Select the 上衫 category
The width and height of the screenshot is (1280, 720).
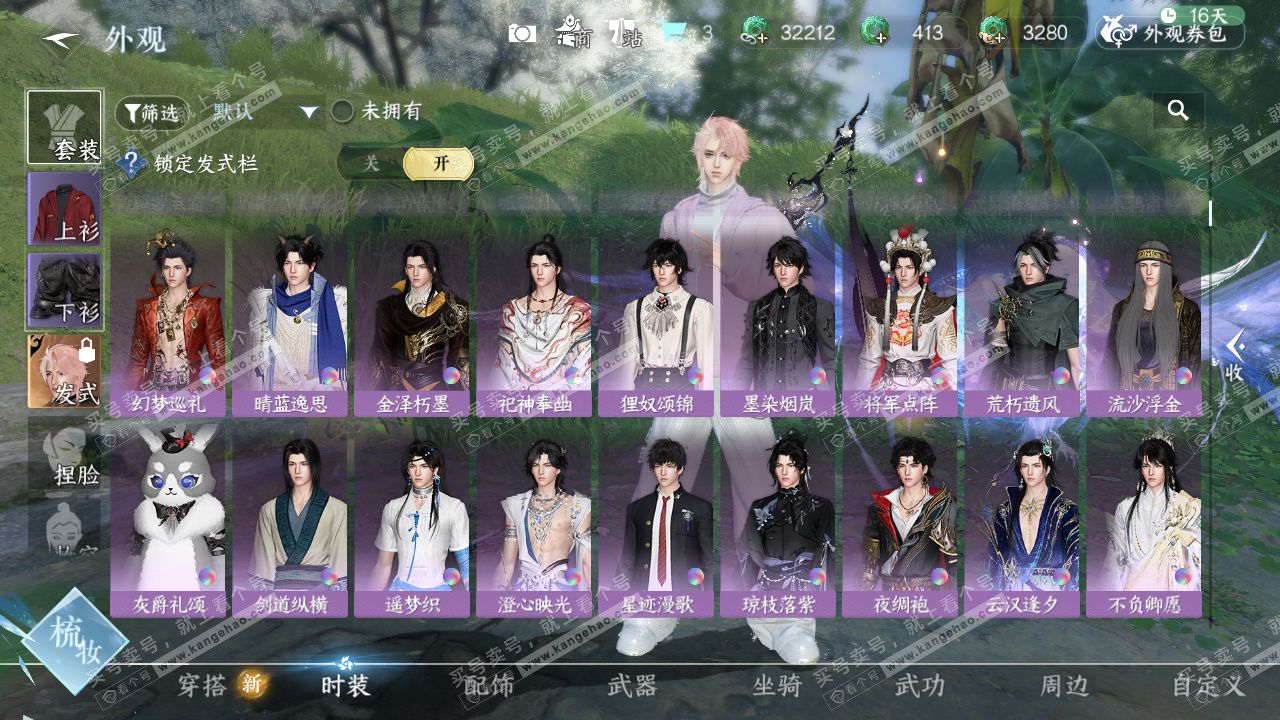point(64,208)
